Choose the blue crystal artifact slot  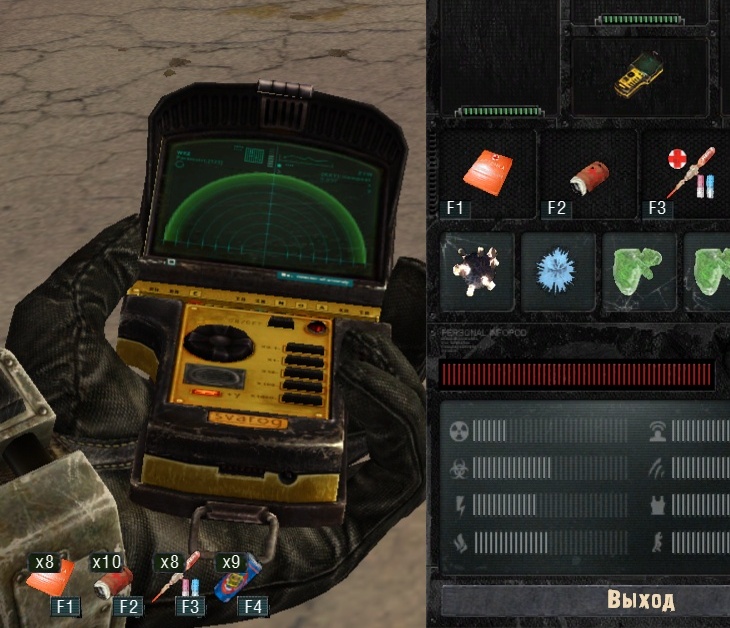(x=558, y=272)
